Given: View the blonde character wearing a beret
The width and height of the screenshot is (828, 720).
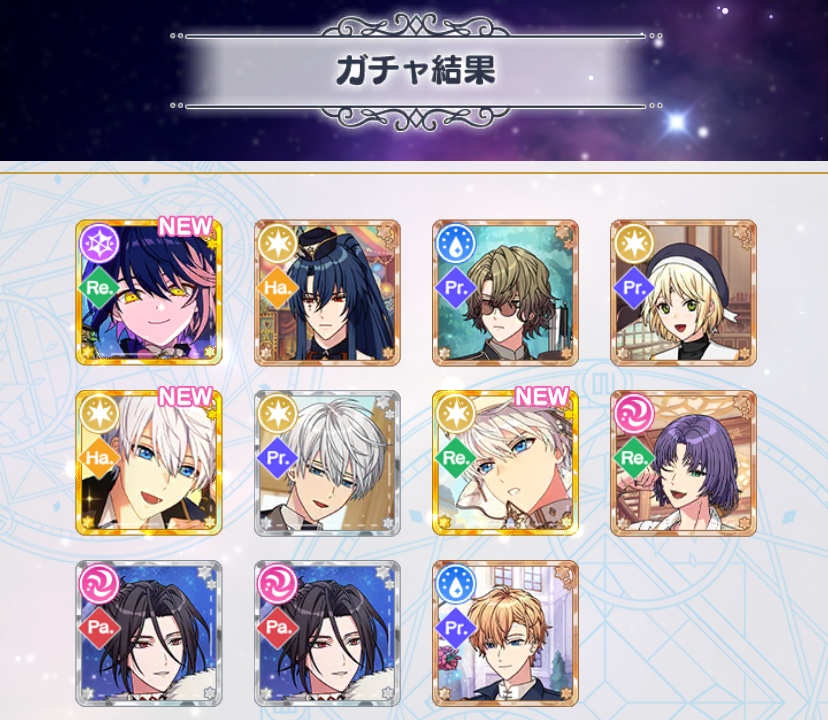Looking at the screenshot, I should coord(683,292).
